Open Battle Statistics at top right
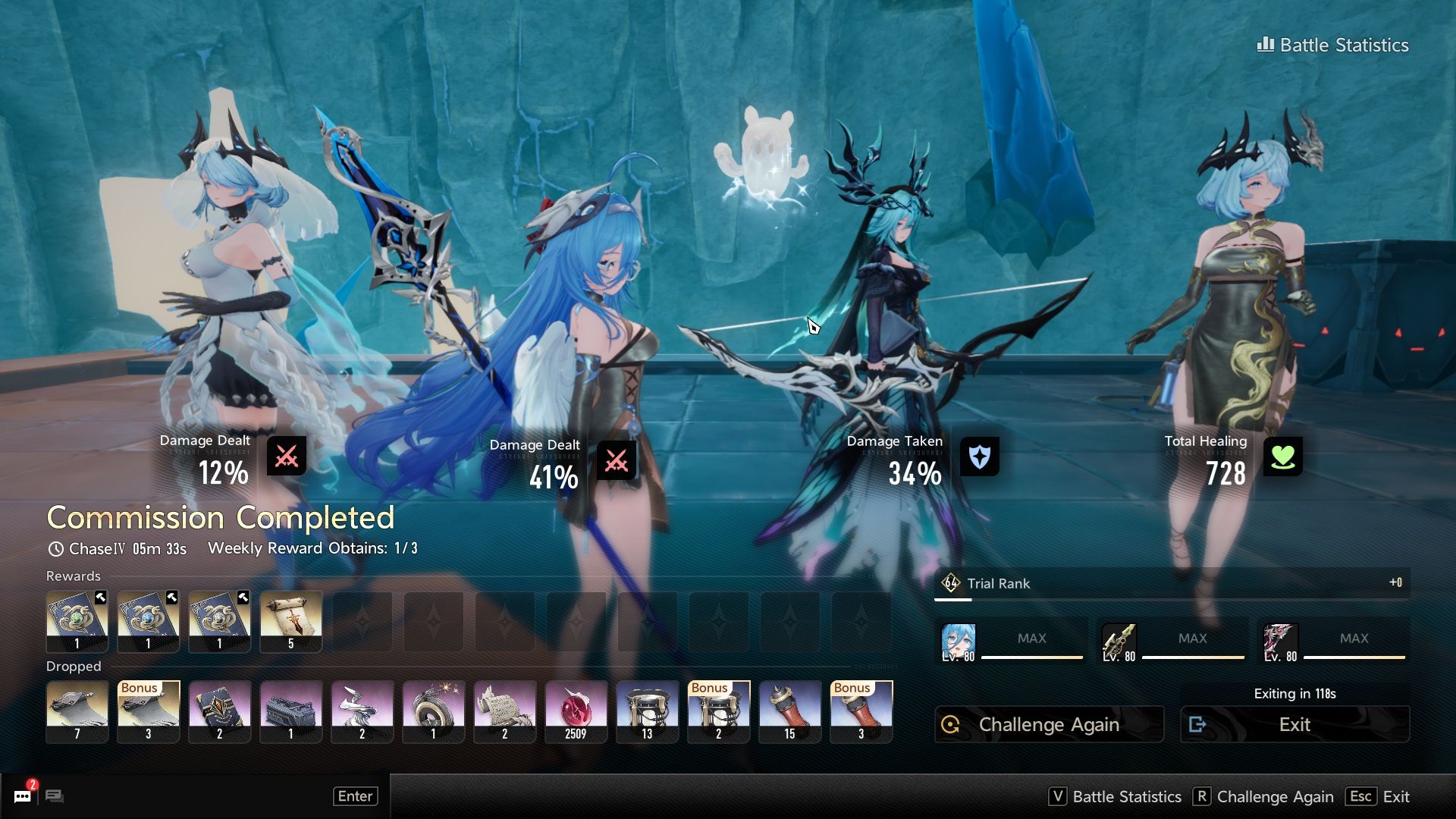This screenshot has height=819, width=1456. click(x=1332, y=45)
